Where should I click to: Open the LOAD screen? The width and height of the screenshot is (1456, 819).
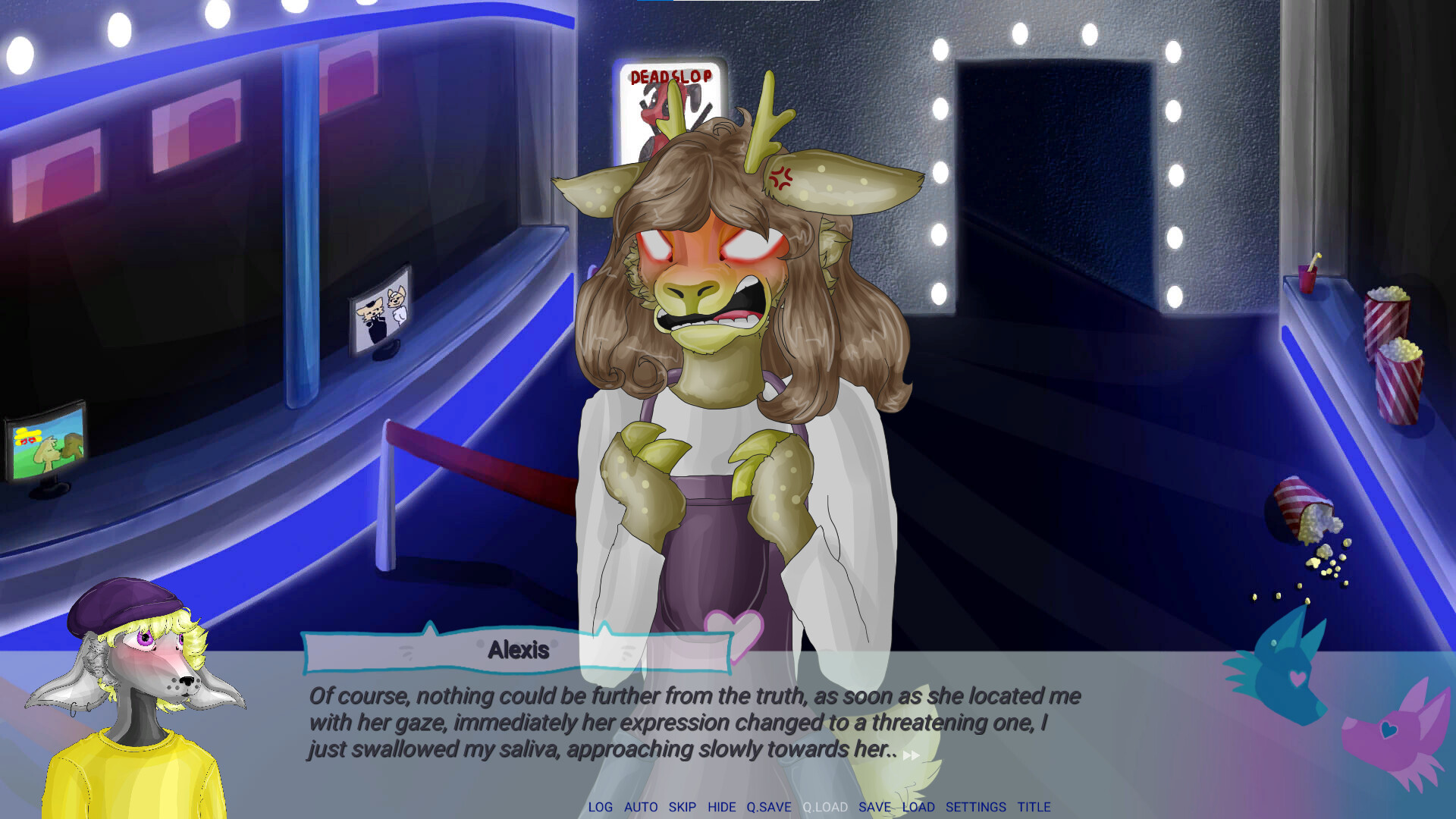tap(919, 807)
